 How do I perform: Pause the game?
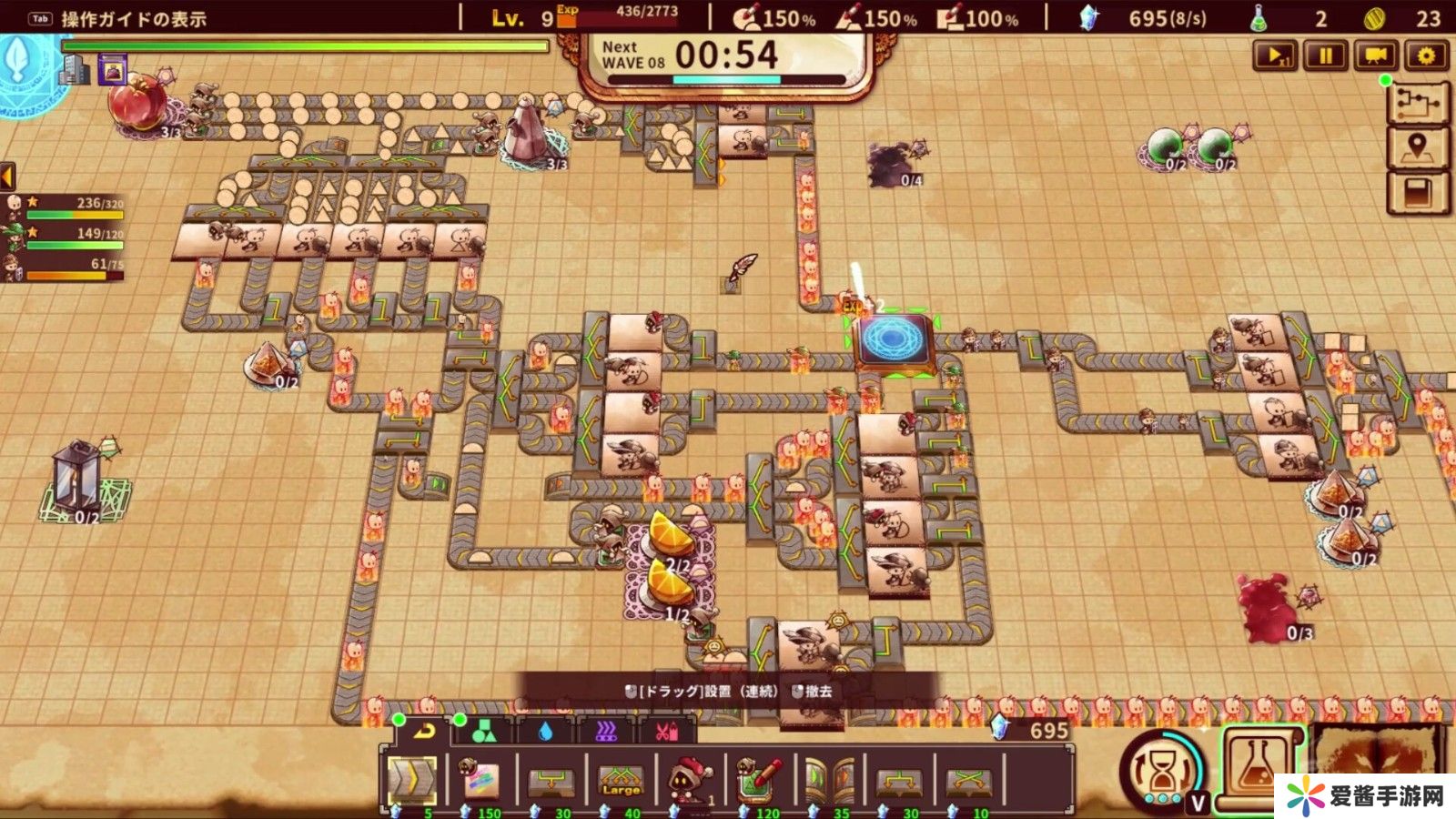(x=1326, y=56)
